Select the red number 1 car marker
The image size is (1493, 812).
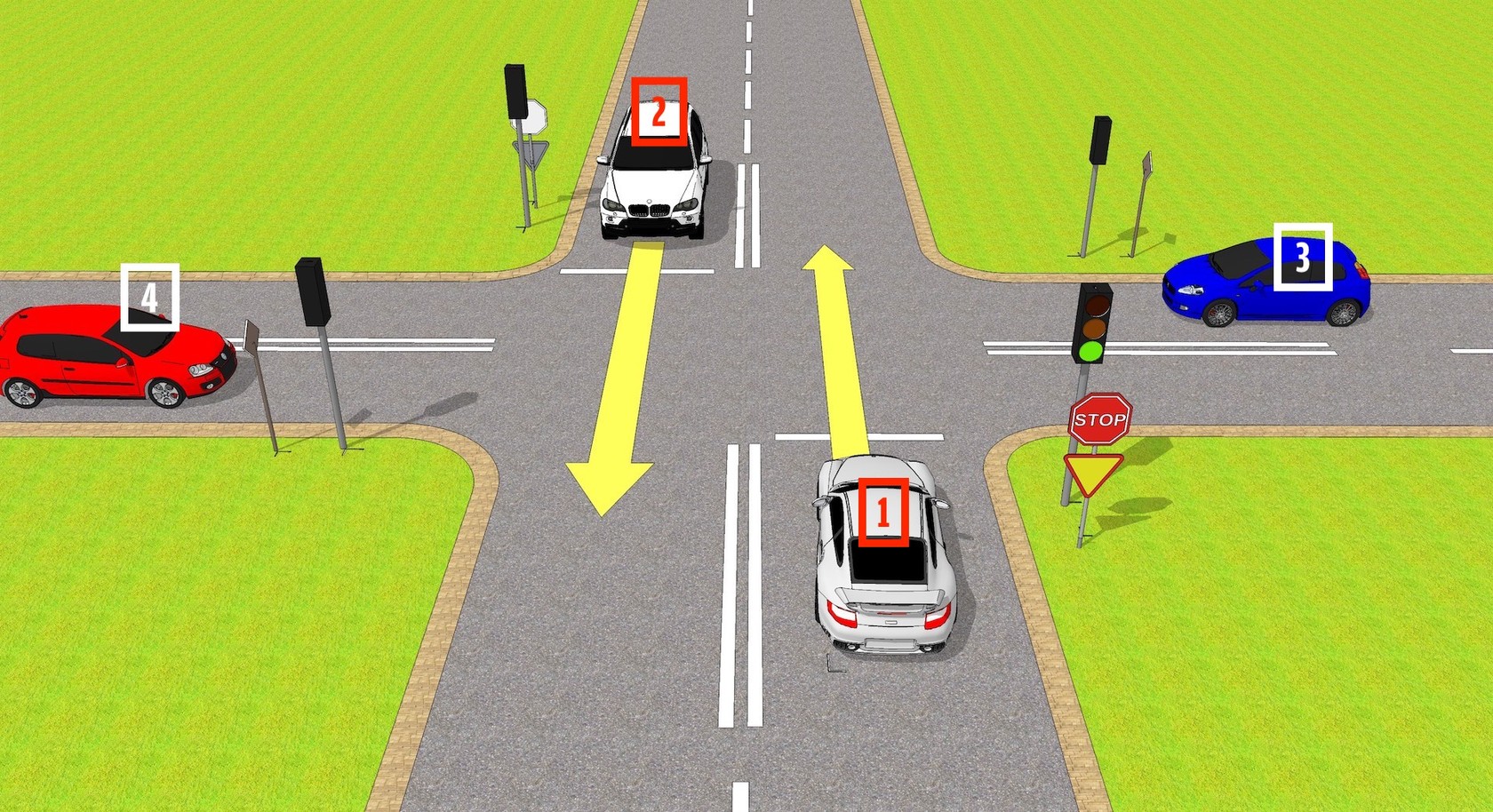coord(882,511)
